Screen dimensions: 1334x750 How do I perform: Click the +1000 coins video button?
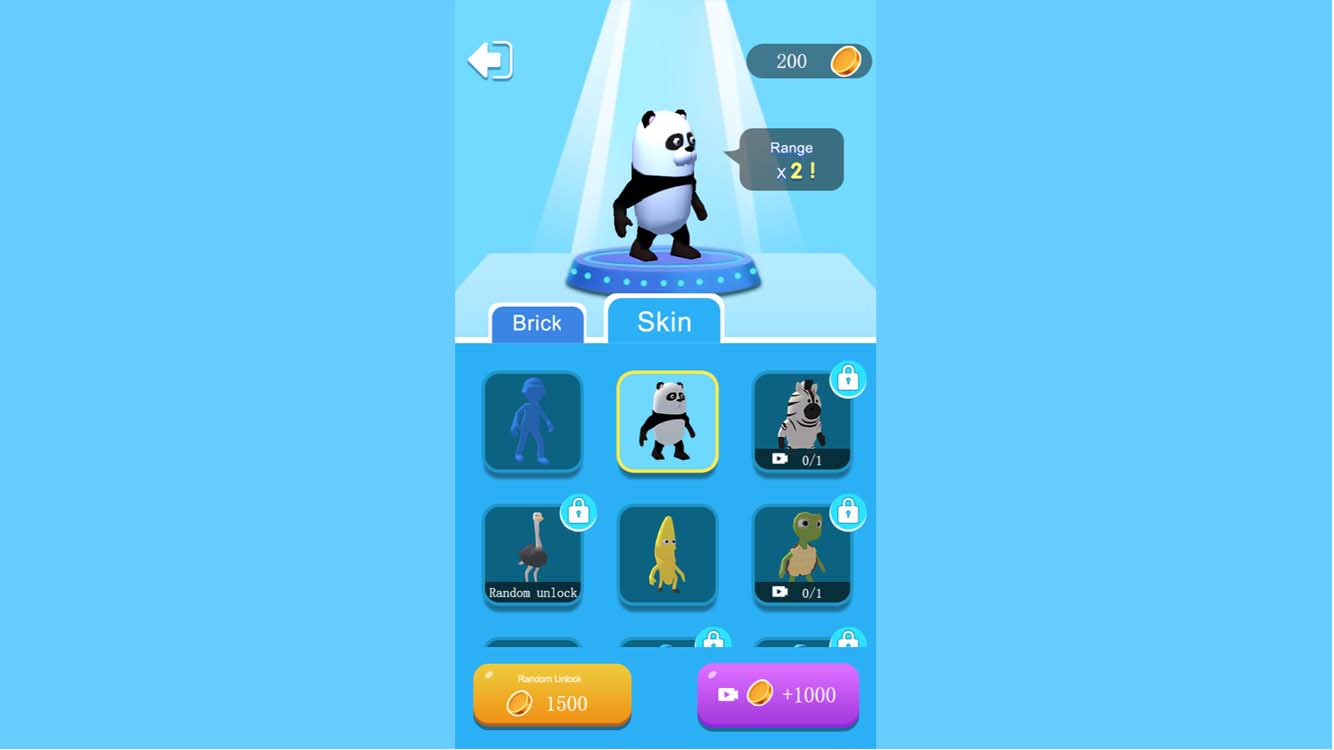[x=778, y=695]
